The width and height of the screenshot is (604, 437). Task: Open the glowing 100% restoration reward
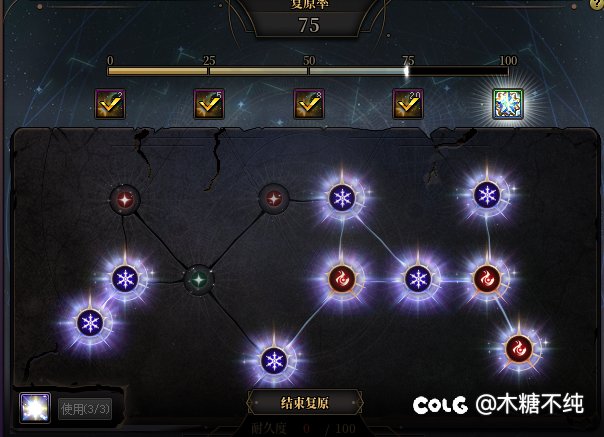tap(508, 104)
